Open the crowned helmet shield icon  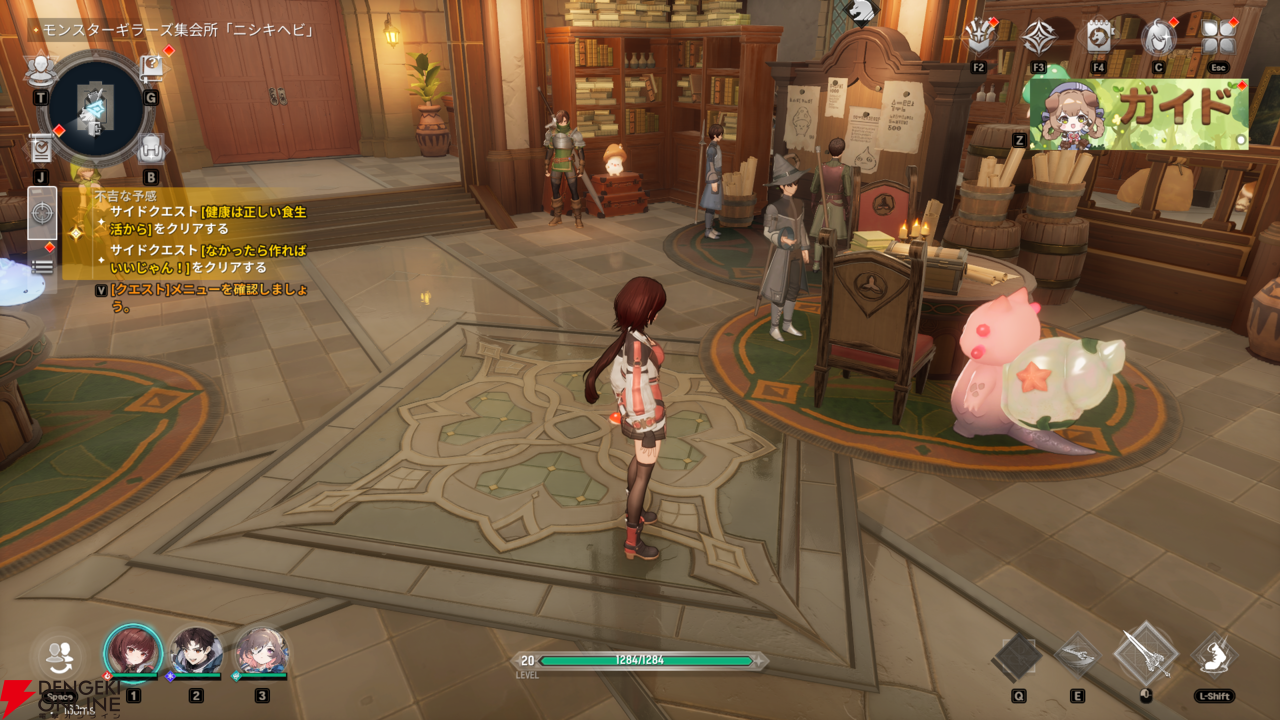(978, 39)
